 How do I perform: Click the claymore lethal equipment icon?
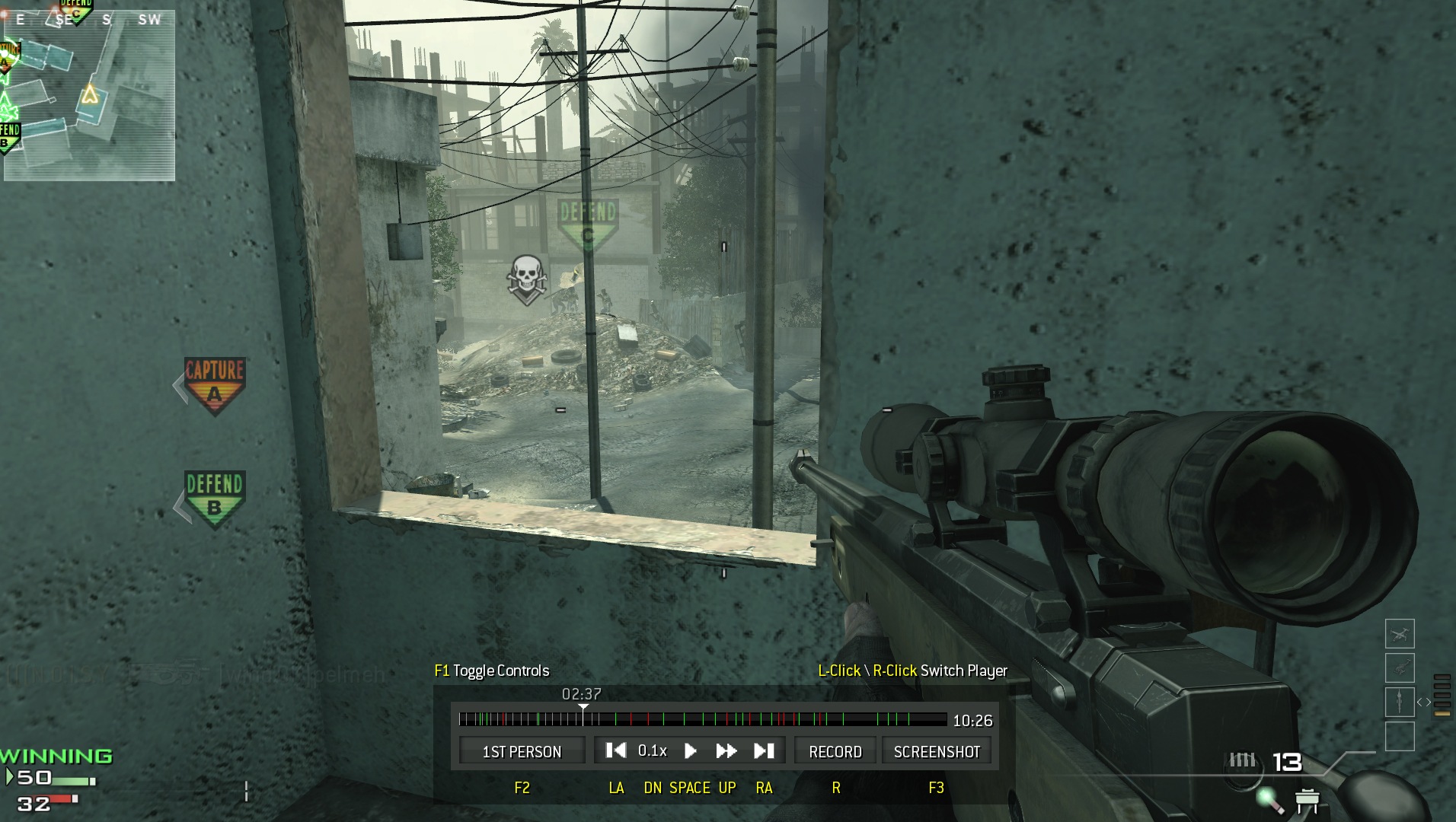tap(1307, 800)
